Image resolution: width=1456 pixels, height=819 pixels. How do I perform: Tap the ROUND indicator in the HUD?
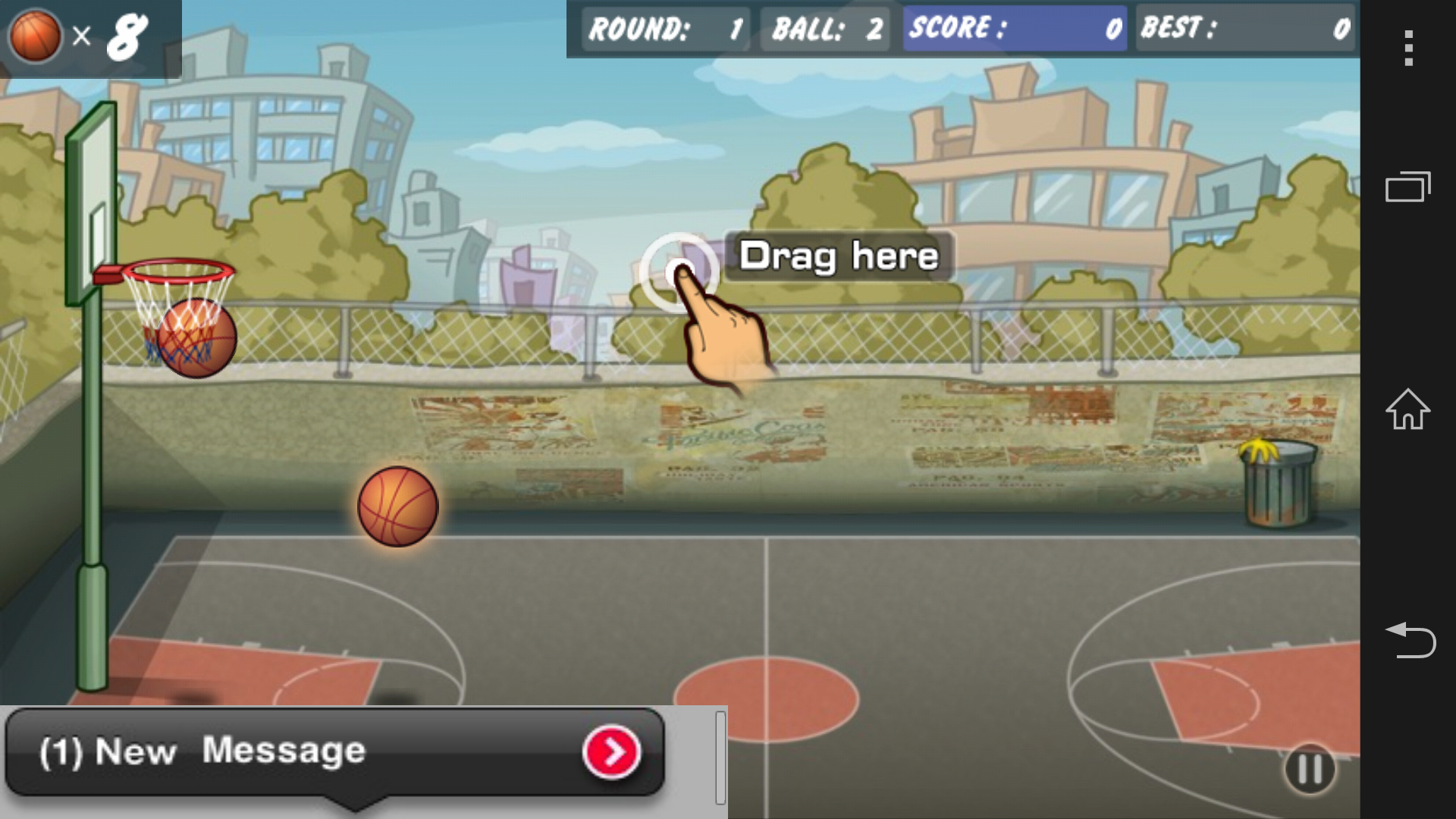[x=664, y=30]
